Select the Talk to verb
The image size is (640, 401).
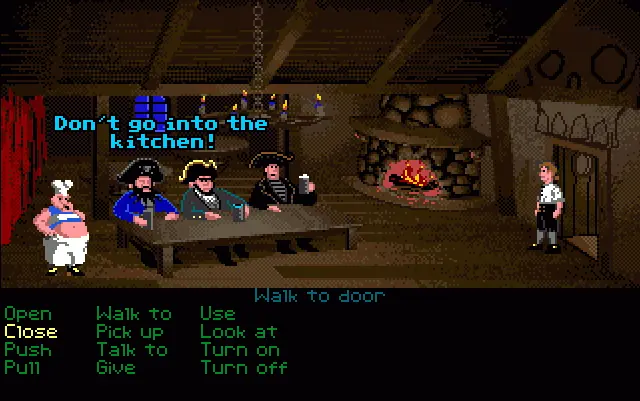[x=132, y=350]
